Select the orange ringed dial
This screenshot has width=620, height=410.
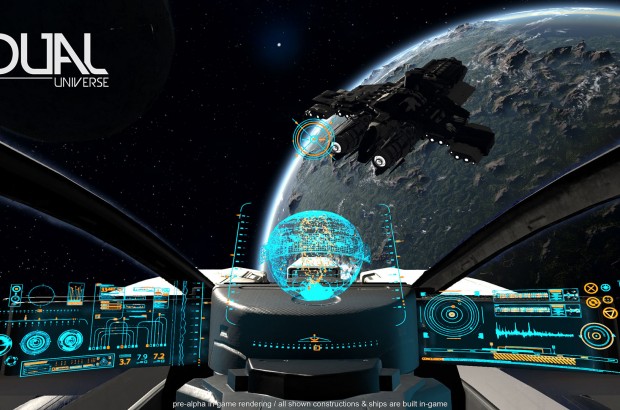pyautogui.click(x=596, y=335)
